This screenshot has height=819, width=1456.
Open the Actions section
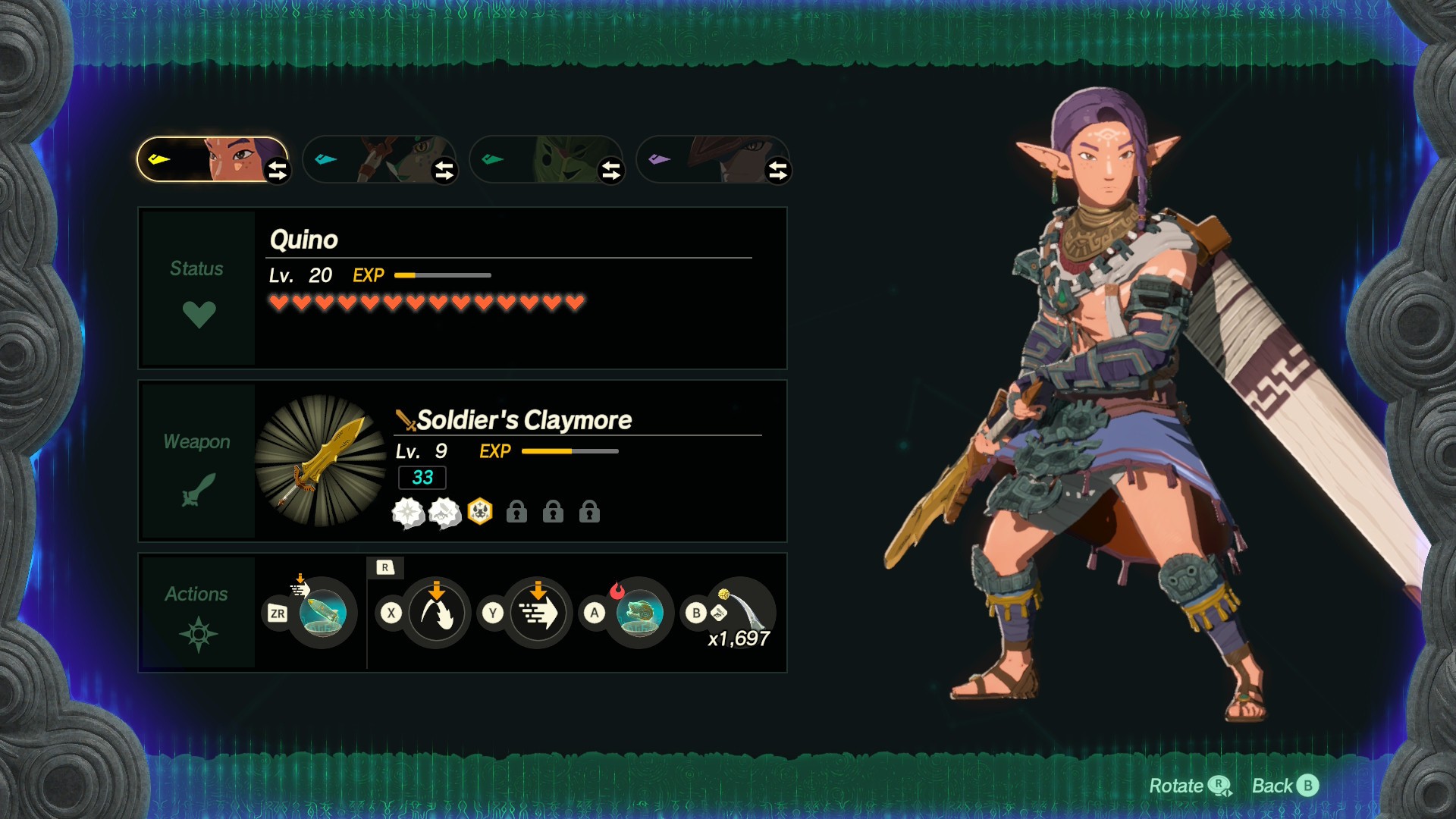pos(198,613)
